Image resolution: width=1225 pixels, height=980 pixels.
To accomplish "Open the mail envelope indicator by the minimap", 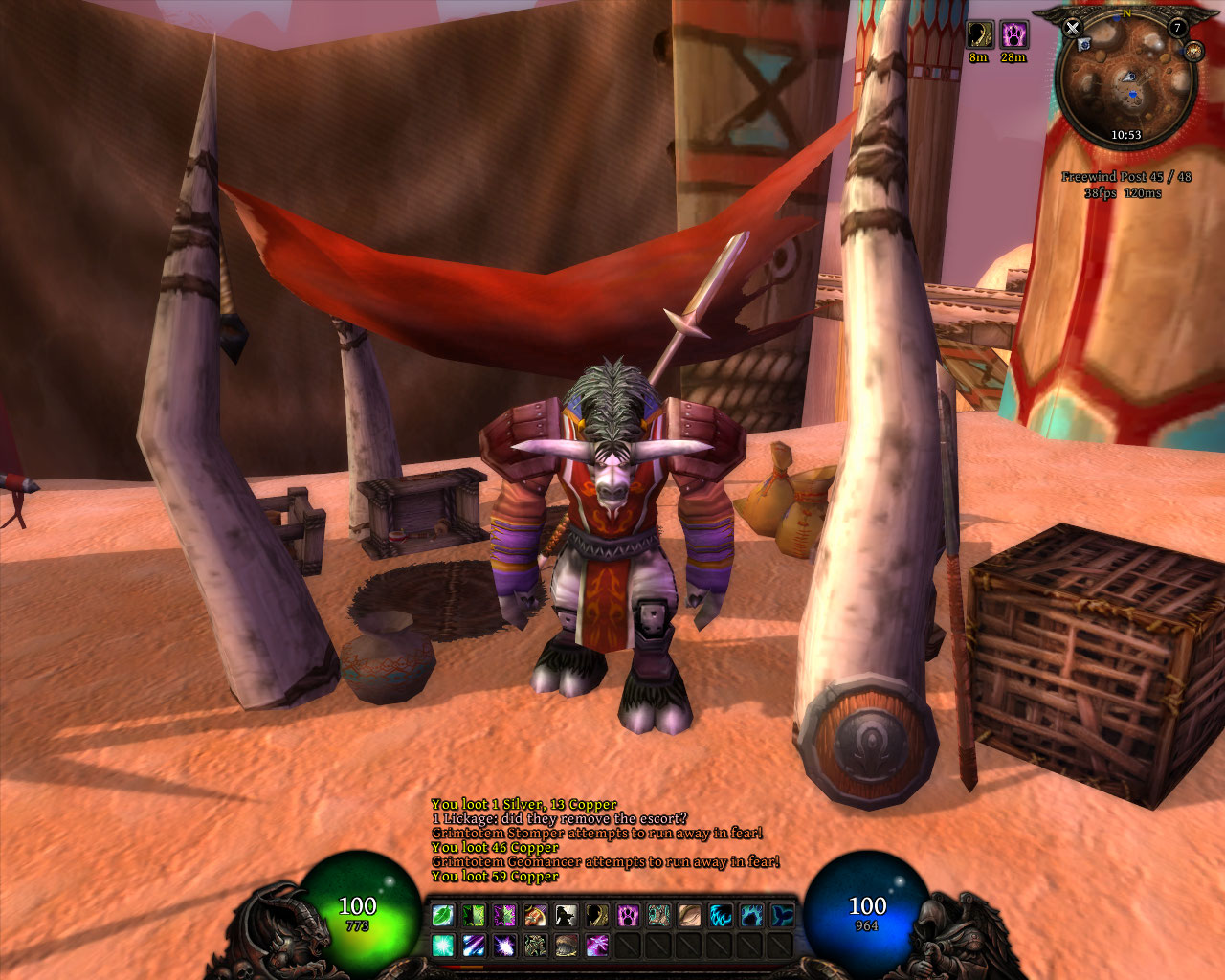I will point(1084,45).
